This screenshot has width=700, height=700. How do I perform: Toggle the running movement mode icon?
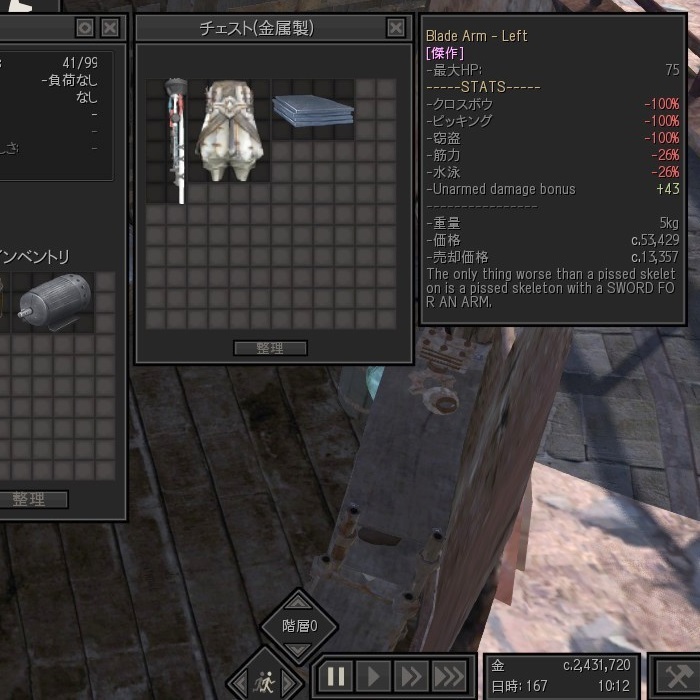(x=264, y=679)
